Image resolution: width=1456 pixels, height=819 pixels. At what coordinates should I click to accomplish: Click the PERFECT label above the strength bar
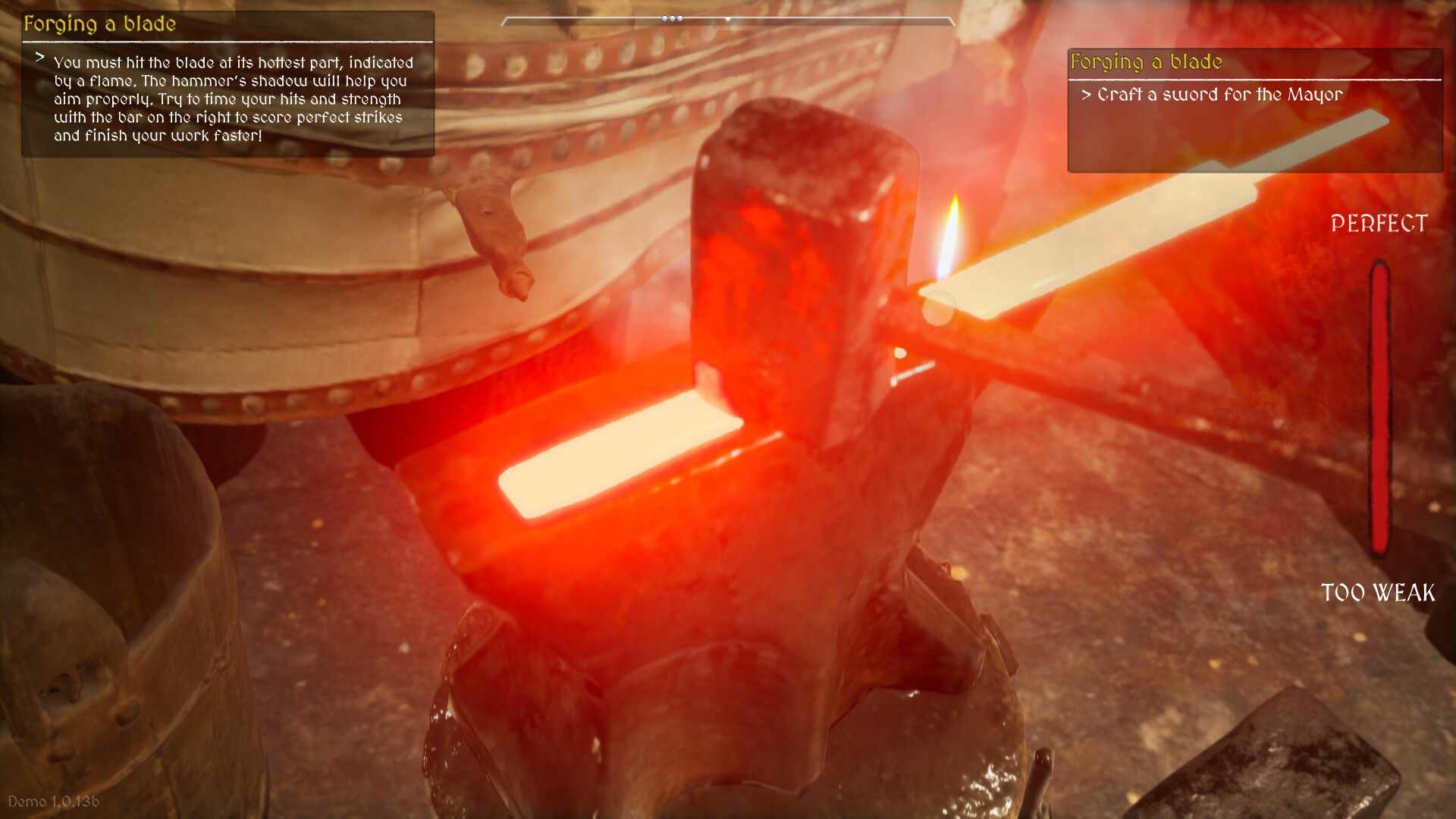point(1379,224)
